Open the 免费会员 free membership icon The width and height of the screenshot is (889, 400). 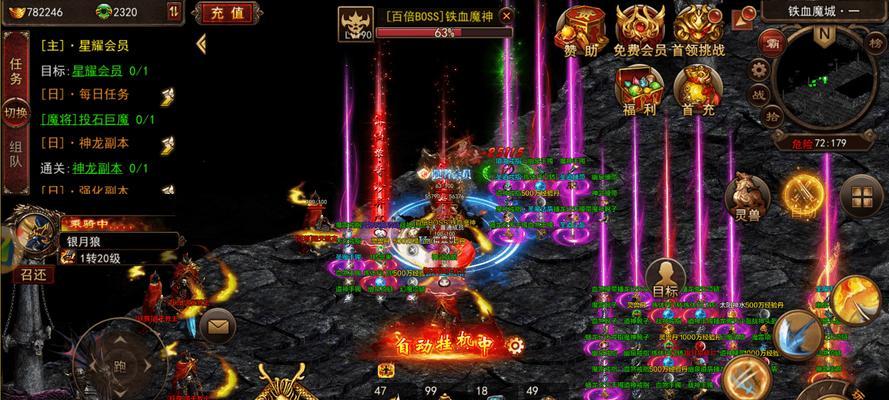tap(639, 30)
